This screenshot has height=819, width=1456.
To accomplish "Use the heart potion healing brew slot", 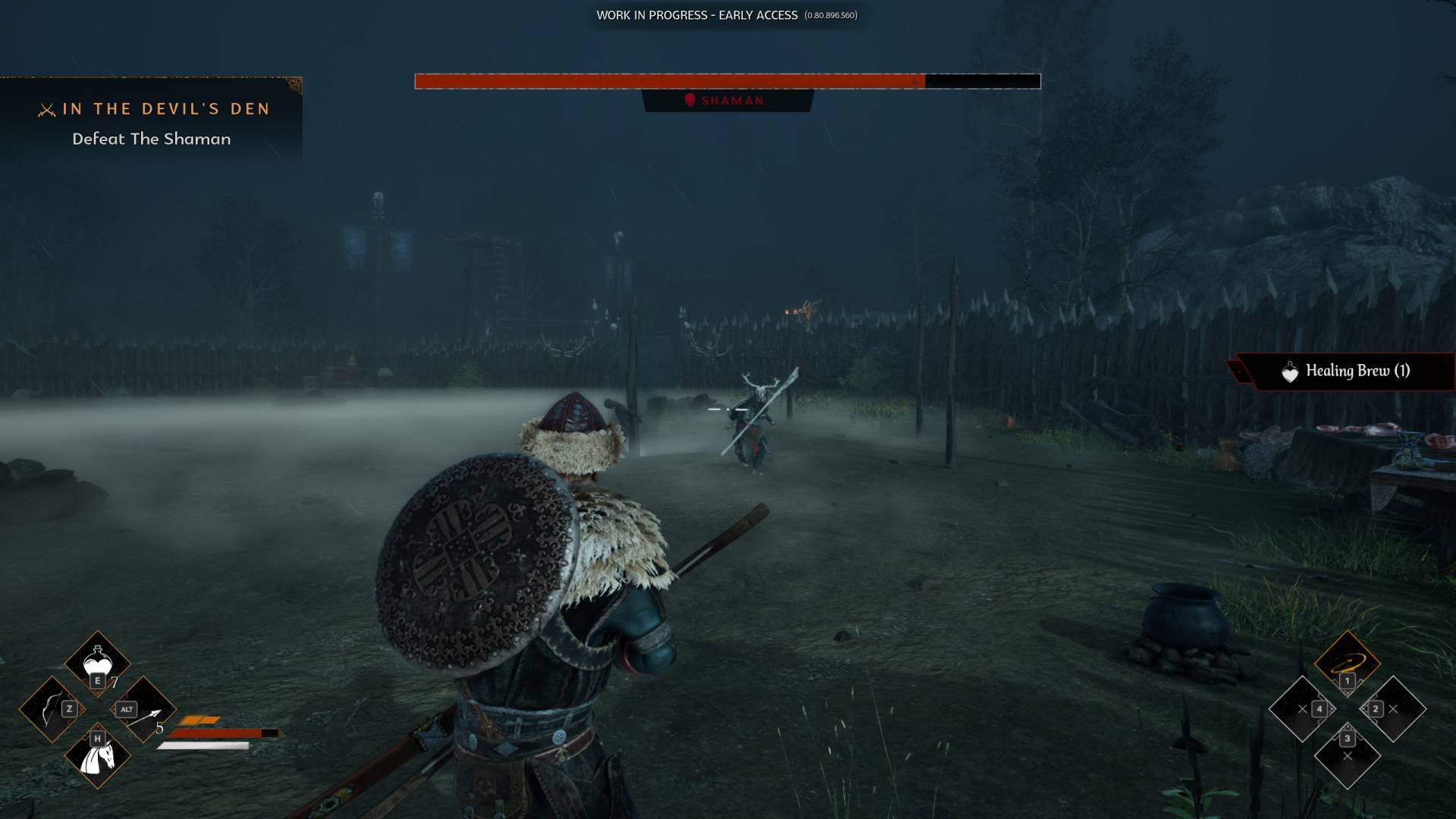I will click(x=97, y=662).
